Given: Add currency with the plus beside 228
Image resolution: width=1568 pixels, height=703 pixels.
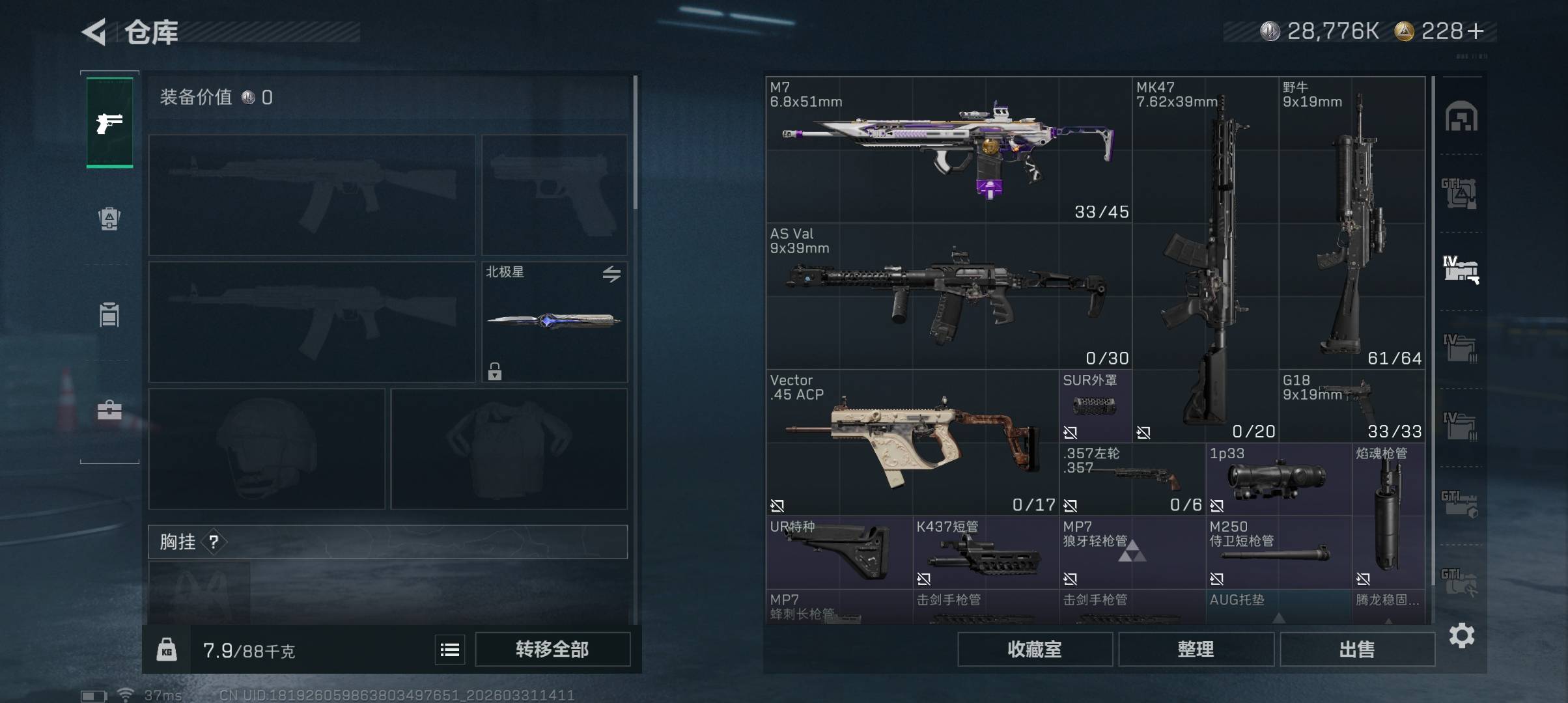Looking at the screenshot, I should pyautogui.click(x=1476, y=31).
